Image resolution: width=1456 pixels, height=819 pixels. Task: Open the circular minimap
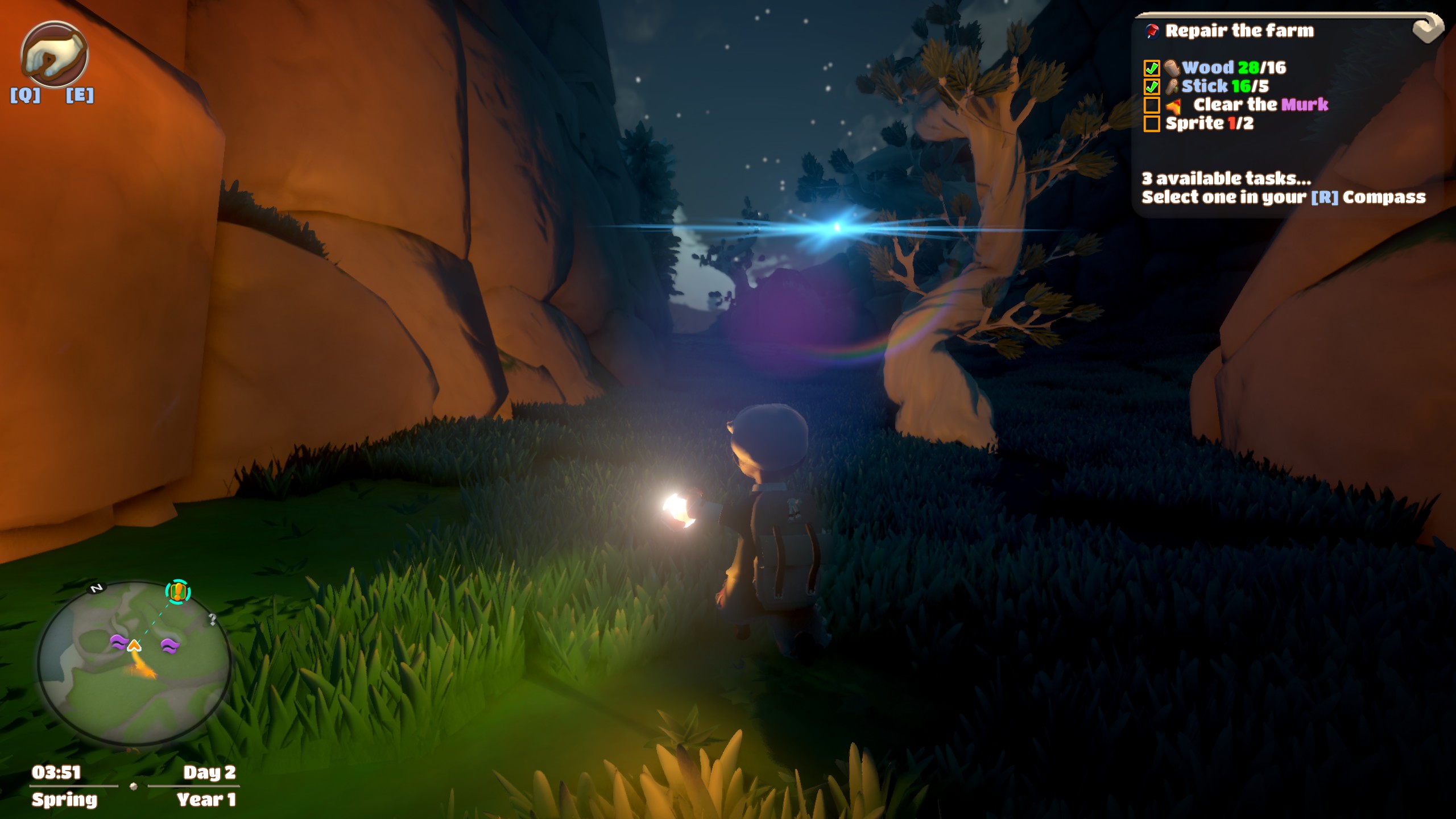[134, 664]
